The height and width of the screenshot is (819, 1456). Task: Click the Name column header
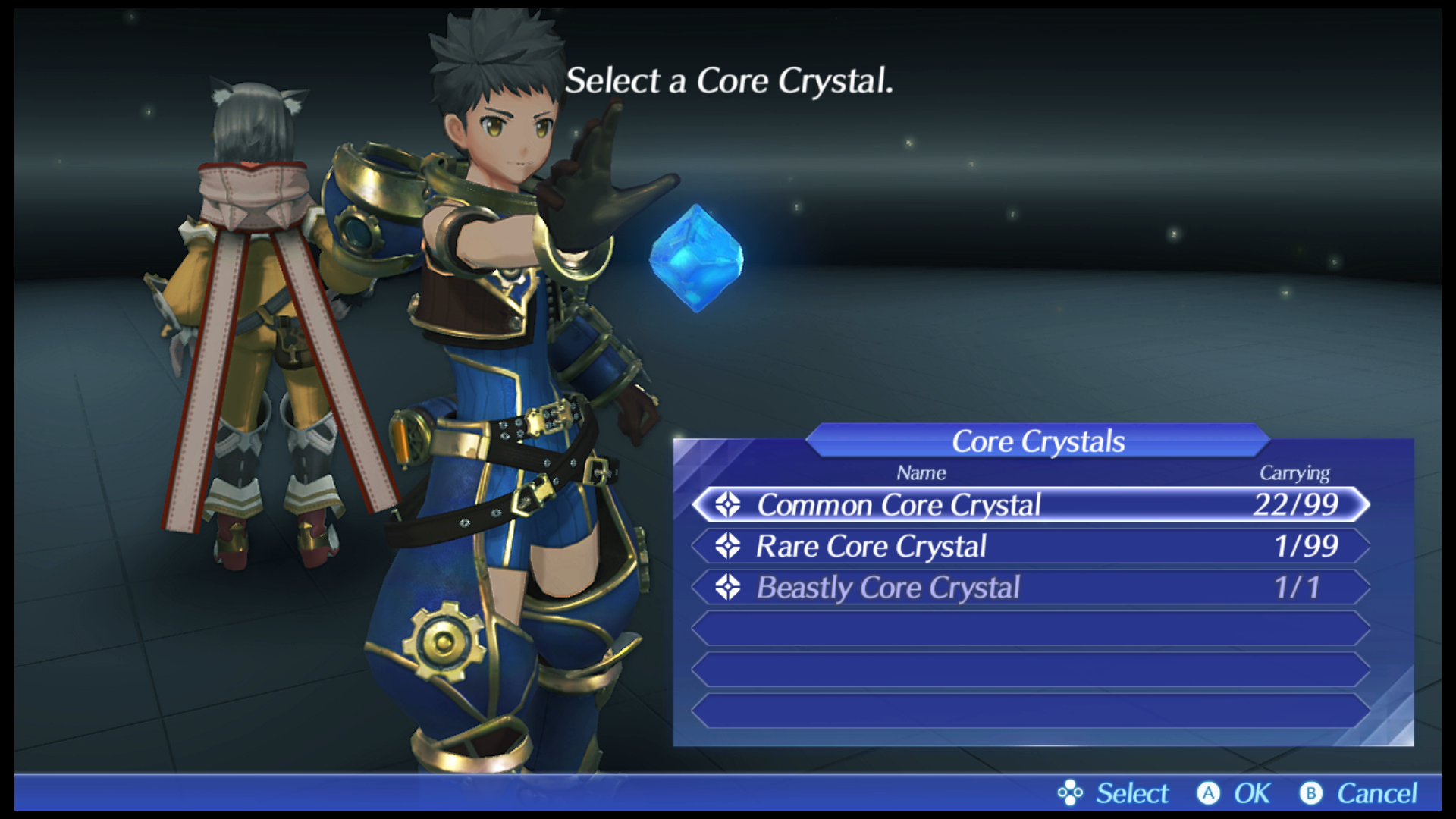922,472
